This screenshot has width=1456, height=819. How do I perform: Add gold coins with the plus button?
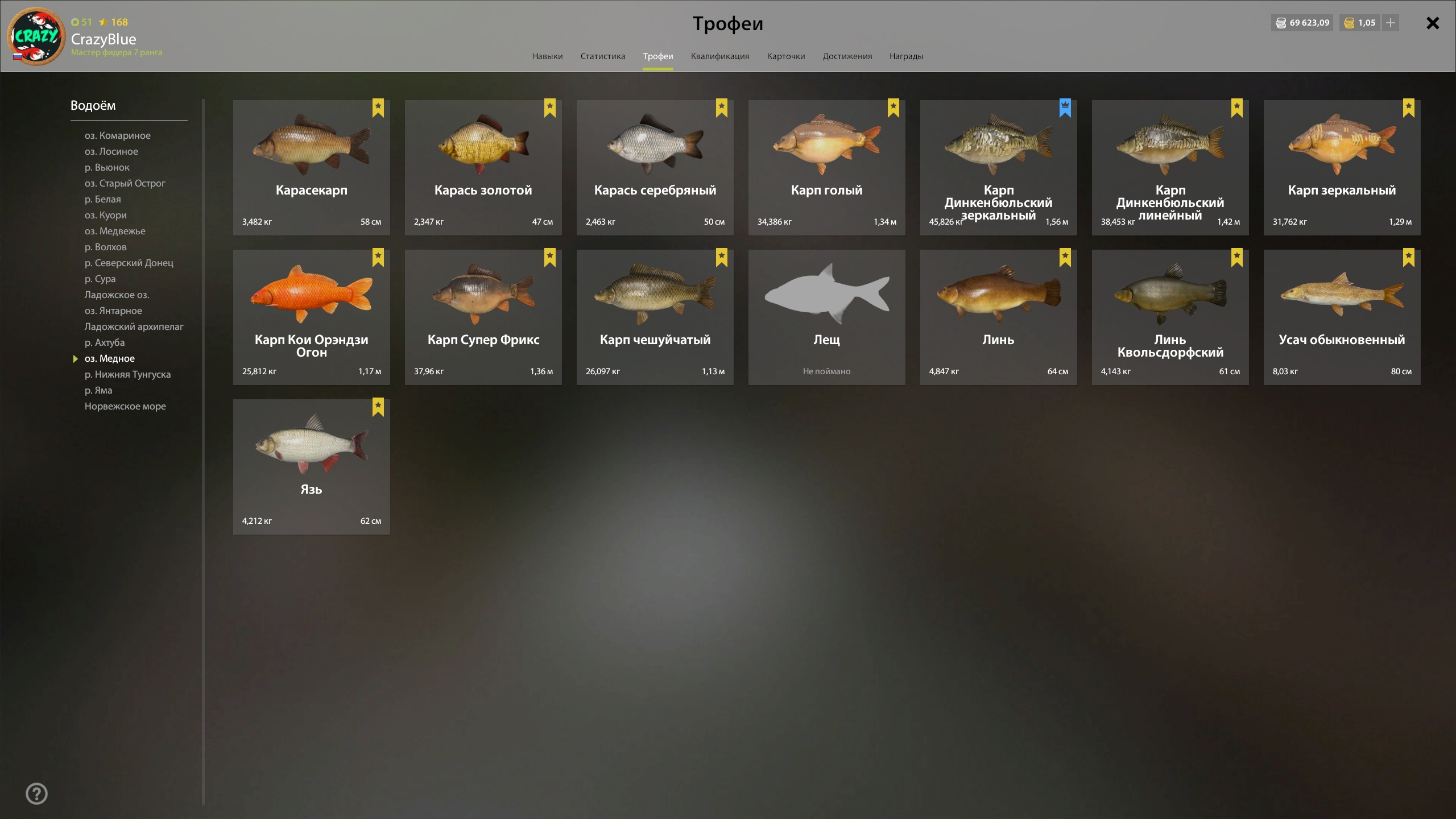click(1390, 23)
